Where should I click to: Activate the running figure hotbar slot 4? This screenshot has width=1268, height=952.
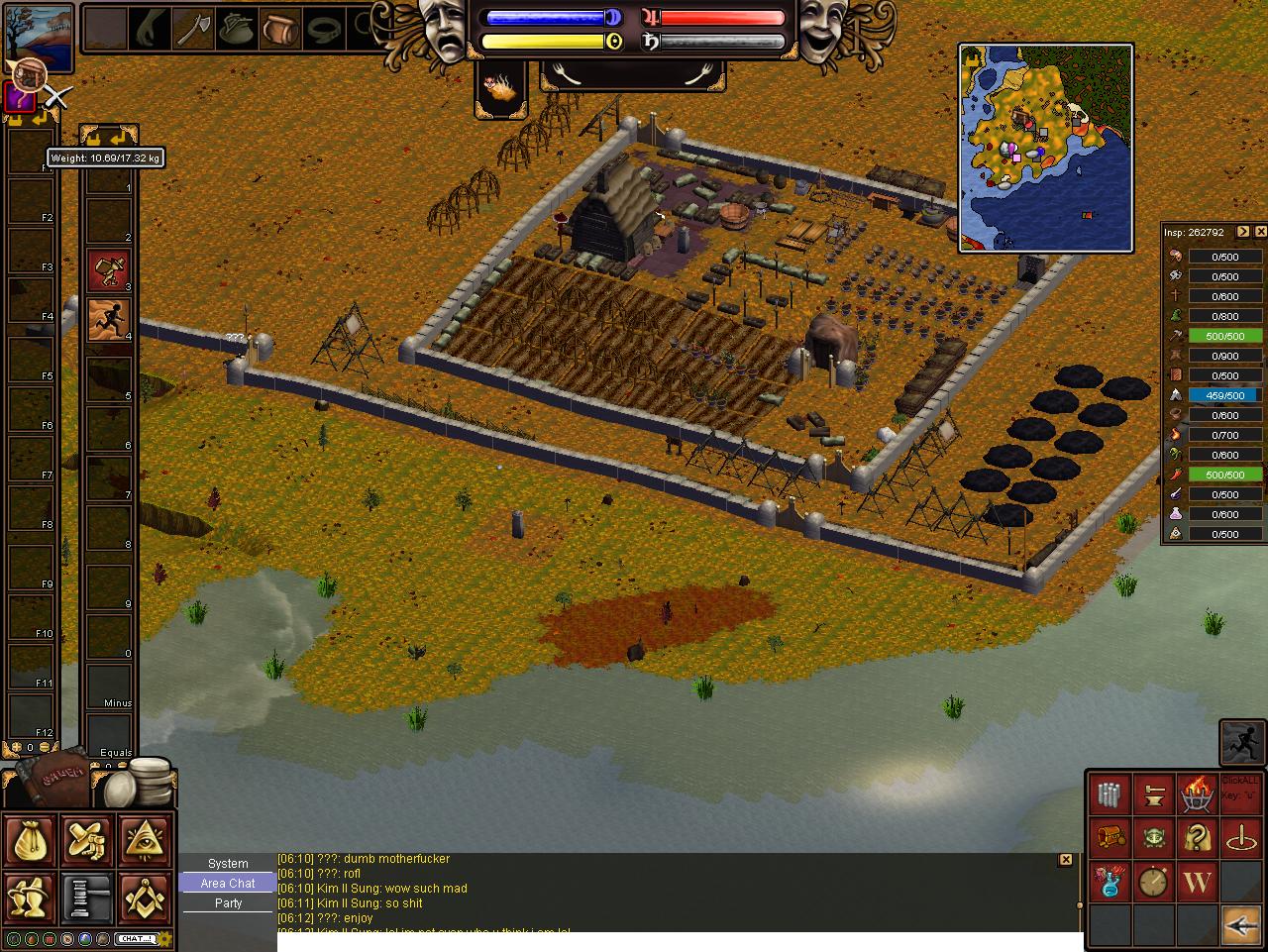(109, 319)
